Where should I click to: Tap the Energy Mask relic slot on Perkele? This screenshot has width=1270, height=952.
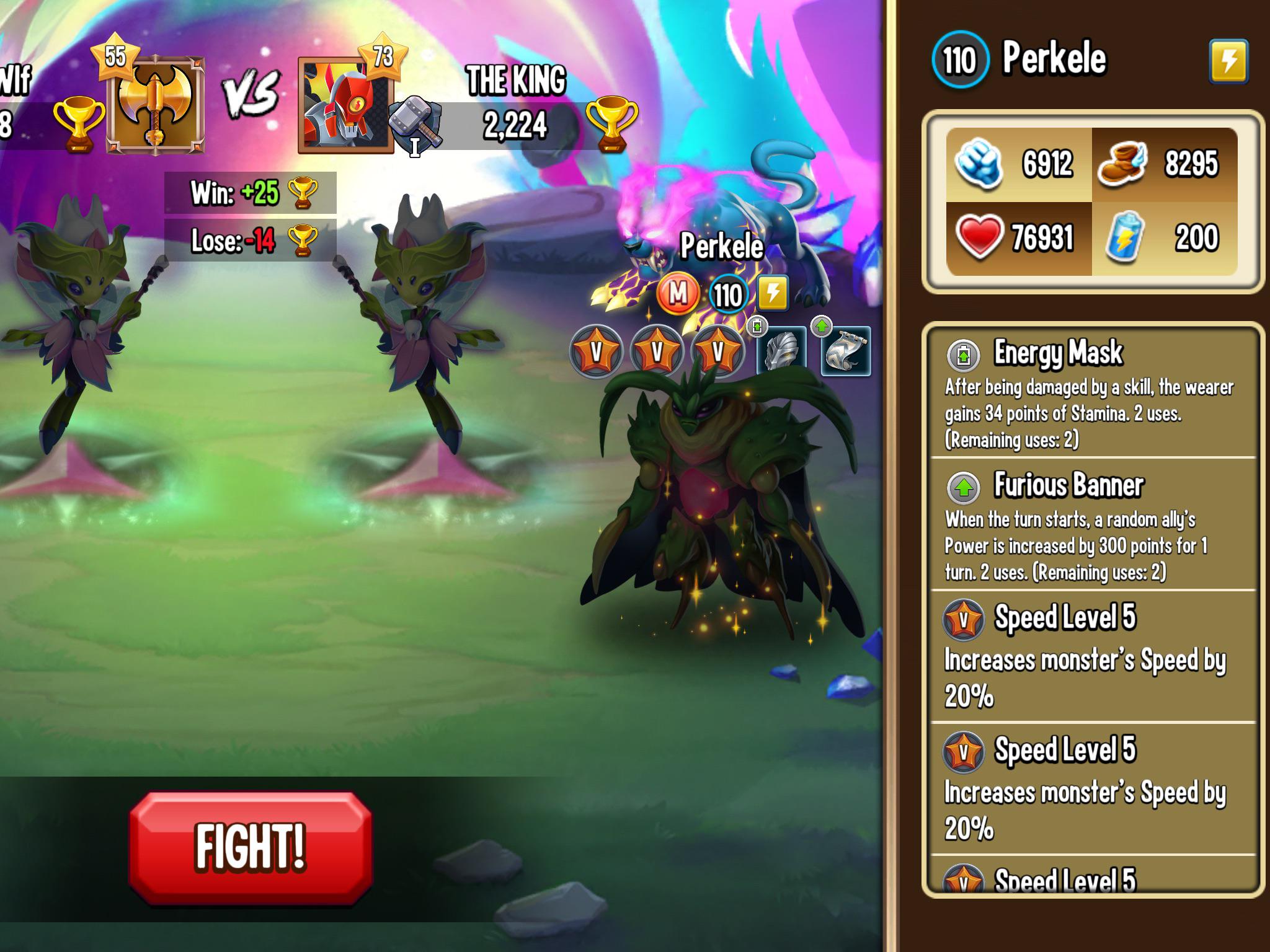pos(782,351)
